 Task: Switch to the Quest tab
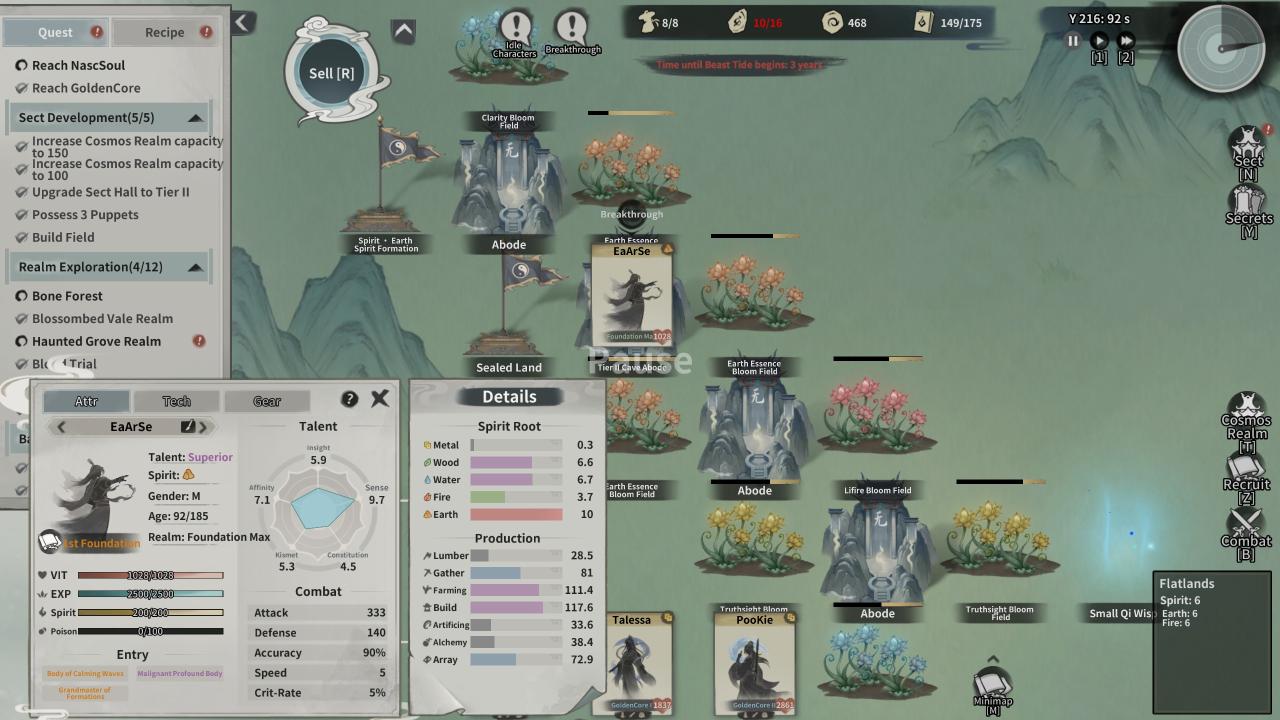pyautogui.click(x=55, y=32)
